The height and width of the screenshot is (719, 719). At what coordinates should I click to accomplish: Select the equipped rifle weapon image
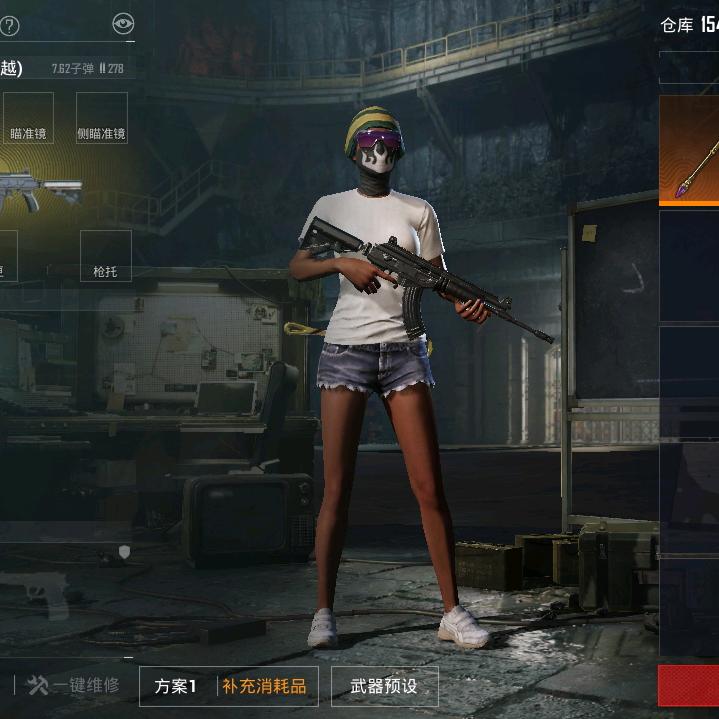(x=38, y=188)
